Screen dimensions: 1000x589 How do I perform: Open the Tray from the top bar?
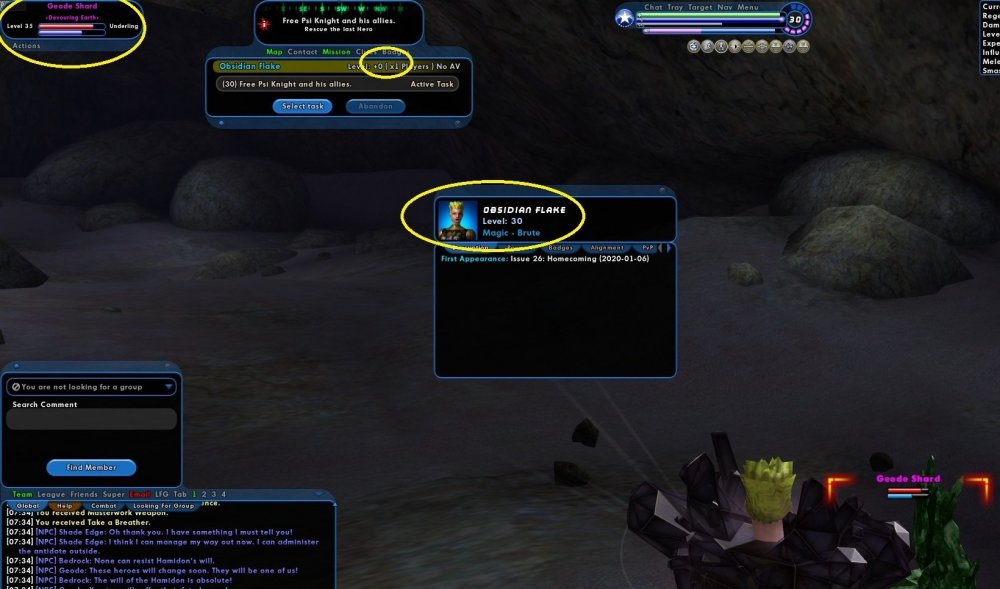point(676,7)
